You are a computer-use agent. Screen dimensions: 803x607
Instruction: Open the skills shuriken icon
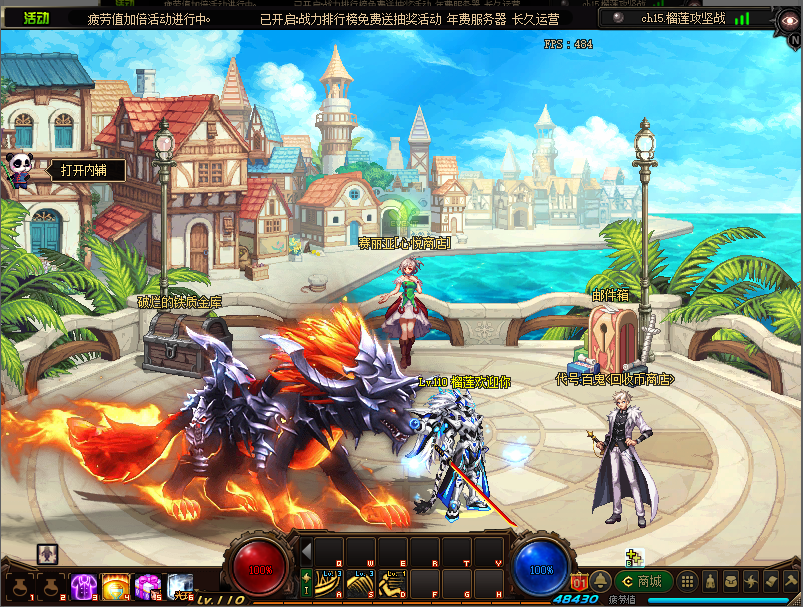click(750, 581)
